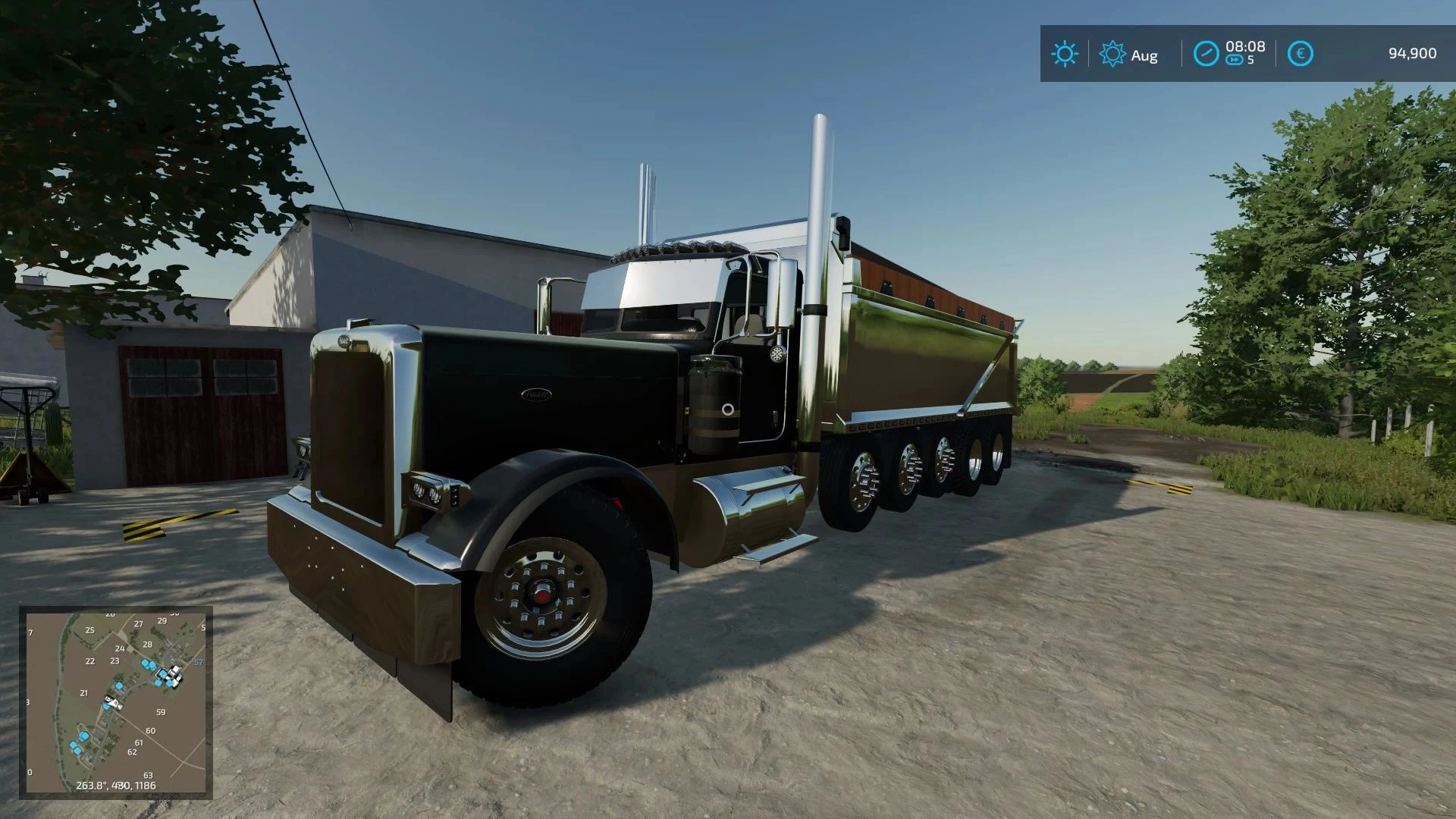Click the current weather sun icon

pos(1065,55)
